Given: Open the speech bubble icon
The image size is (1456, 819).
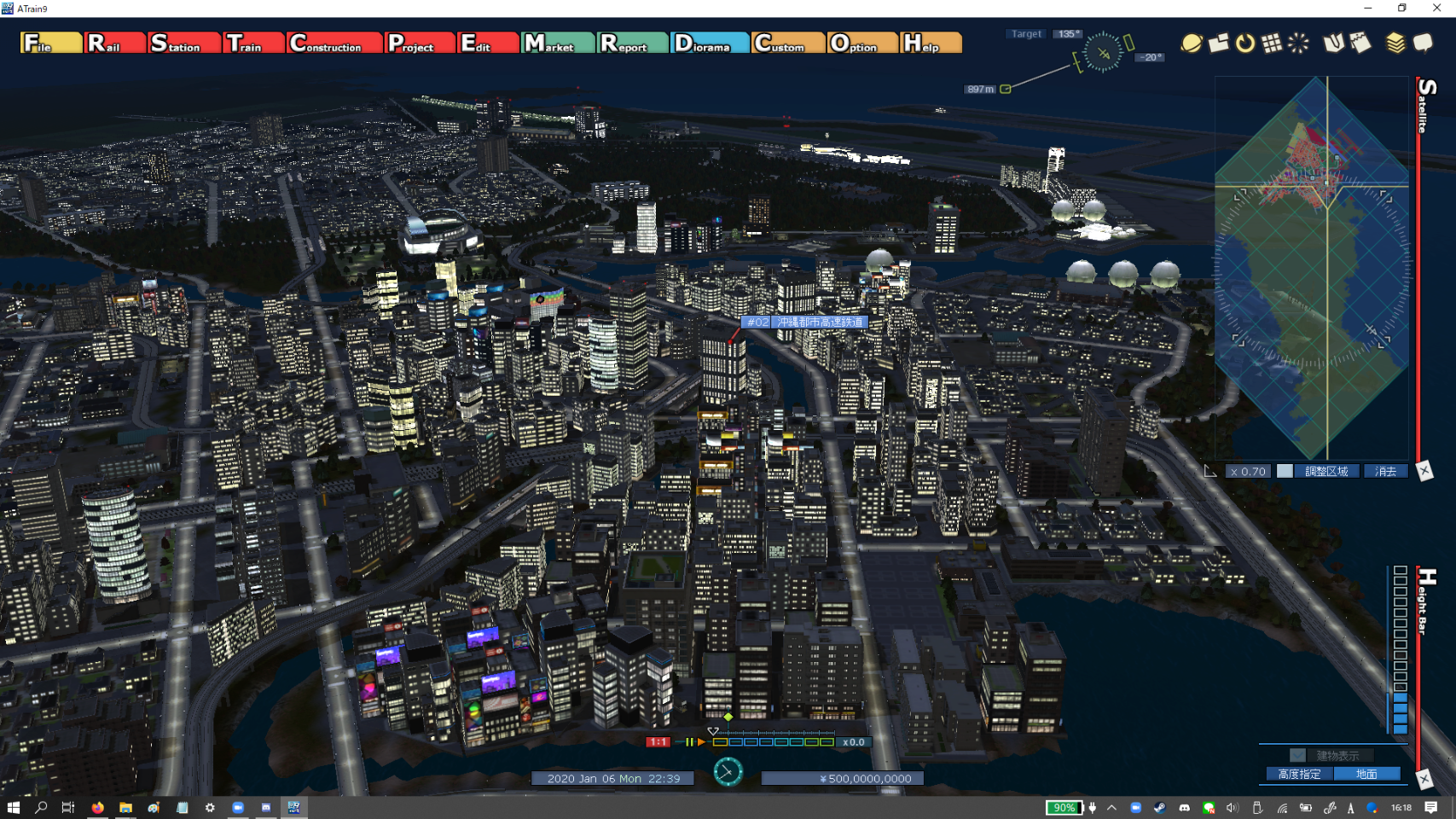Looking at the screenshot, I should [1423, 43].
